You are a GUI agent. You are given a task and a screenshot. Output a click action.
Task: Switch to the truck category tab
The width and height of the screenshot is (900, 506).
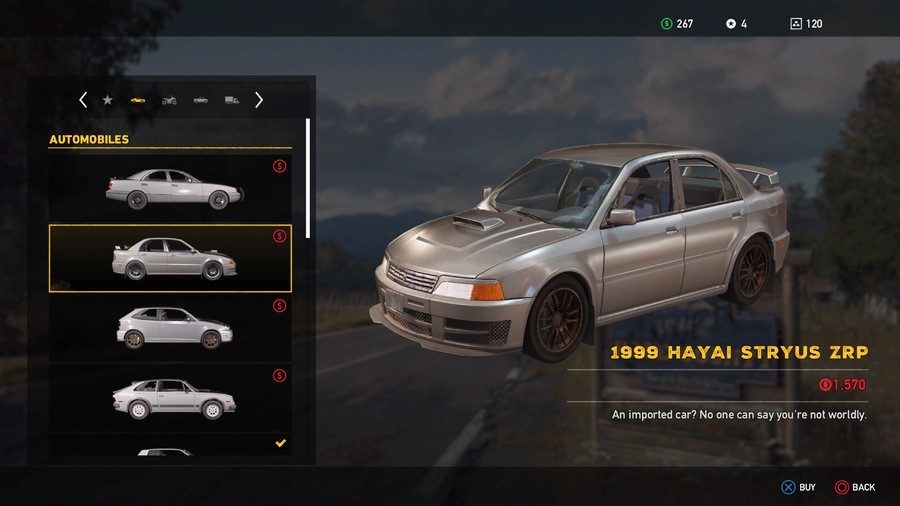[231, 100]
